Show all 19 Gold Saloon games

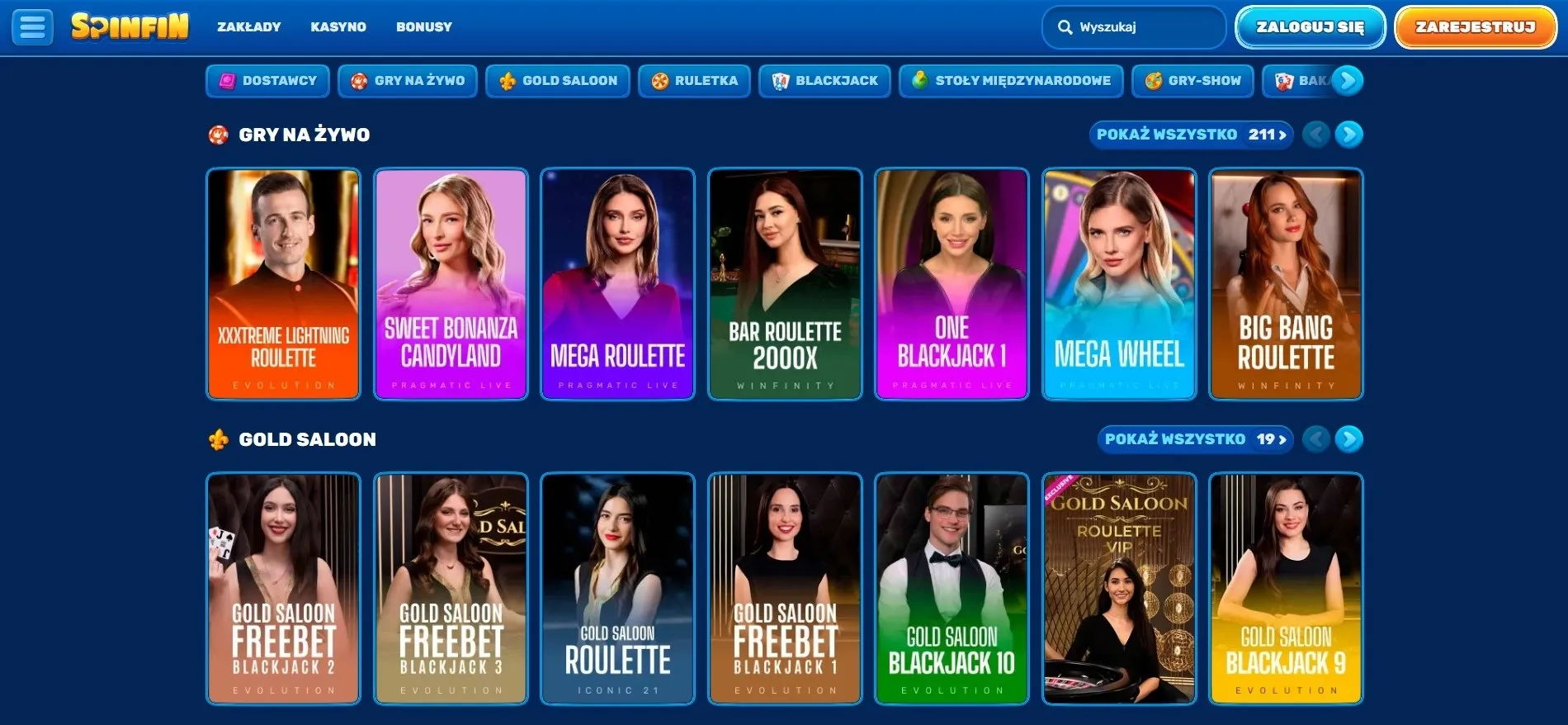click(1195, 439)
